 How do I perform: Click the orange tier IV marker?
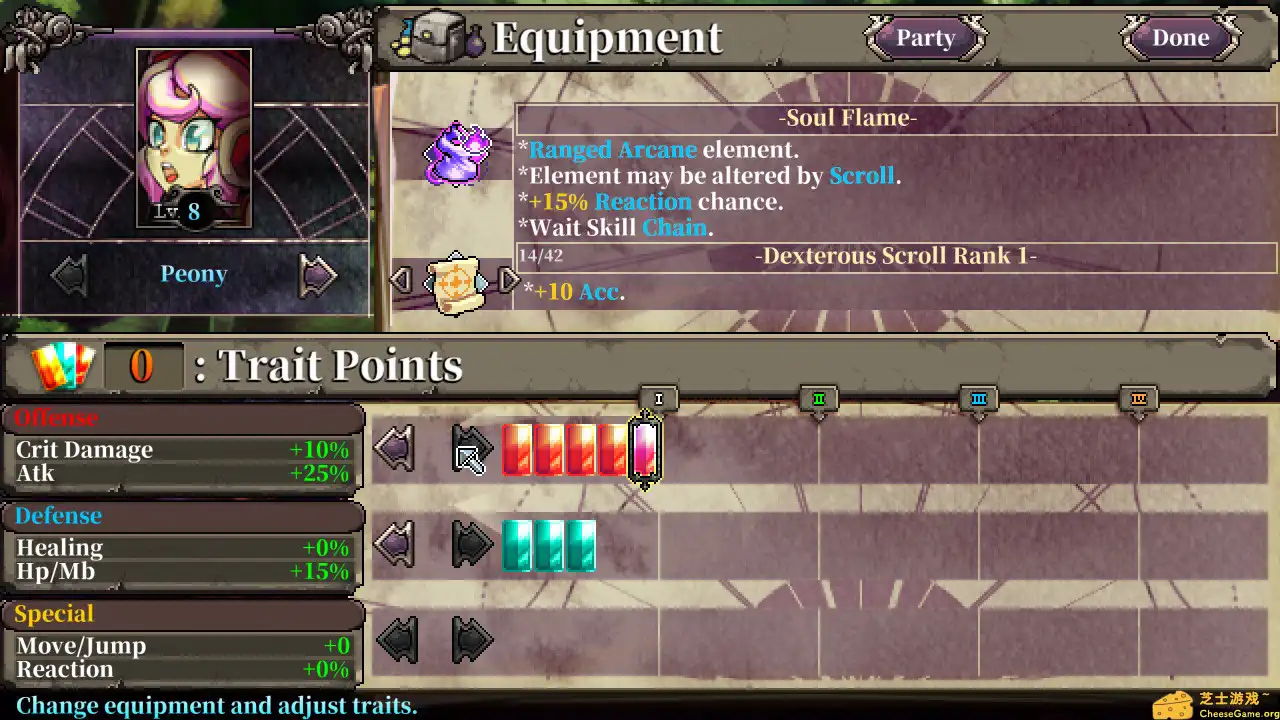(1139, 398)
